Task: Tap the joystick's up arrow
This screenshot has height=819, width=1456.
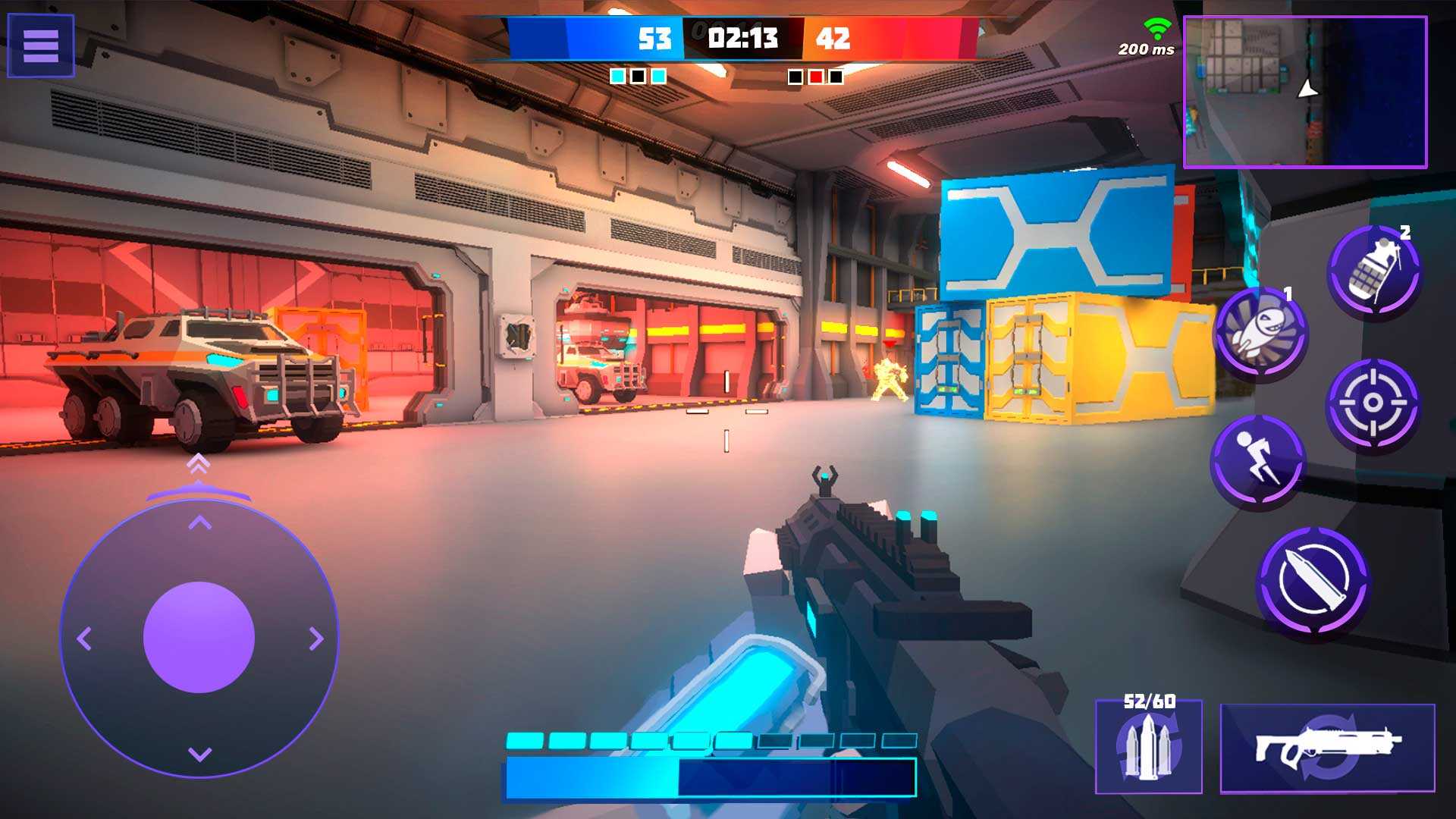Action: pos(199,522)
